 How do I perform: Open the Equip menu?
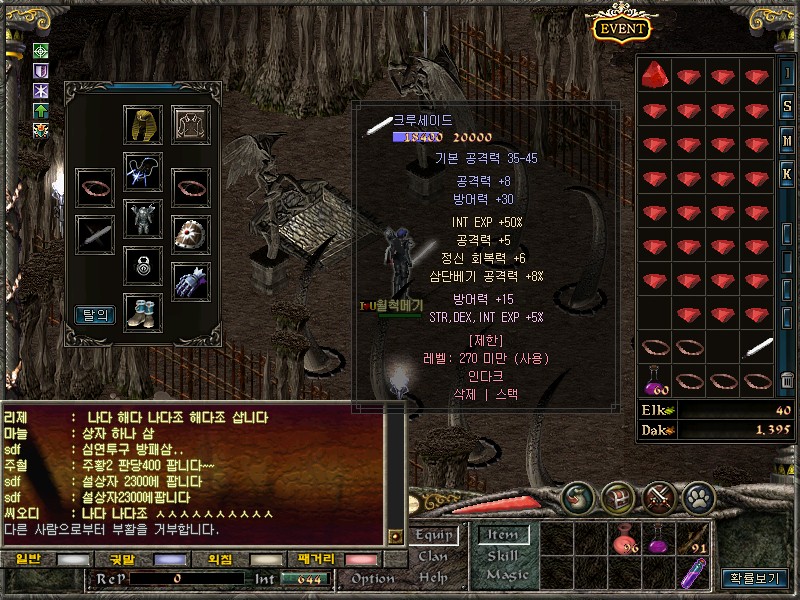433,536
